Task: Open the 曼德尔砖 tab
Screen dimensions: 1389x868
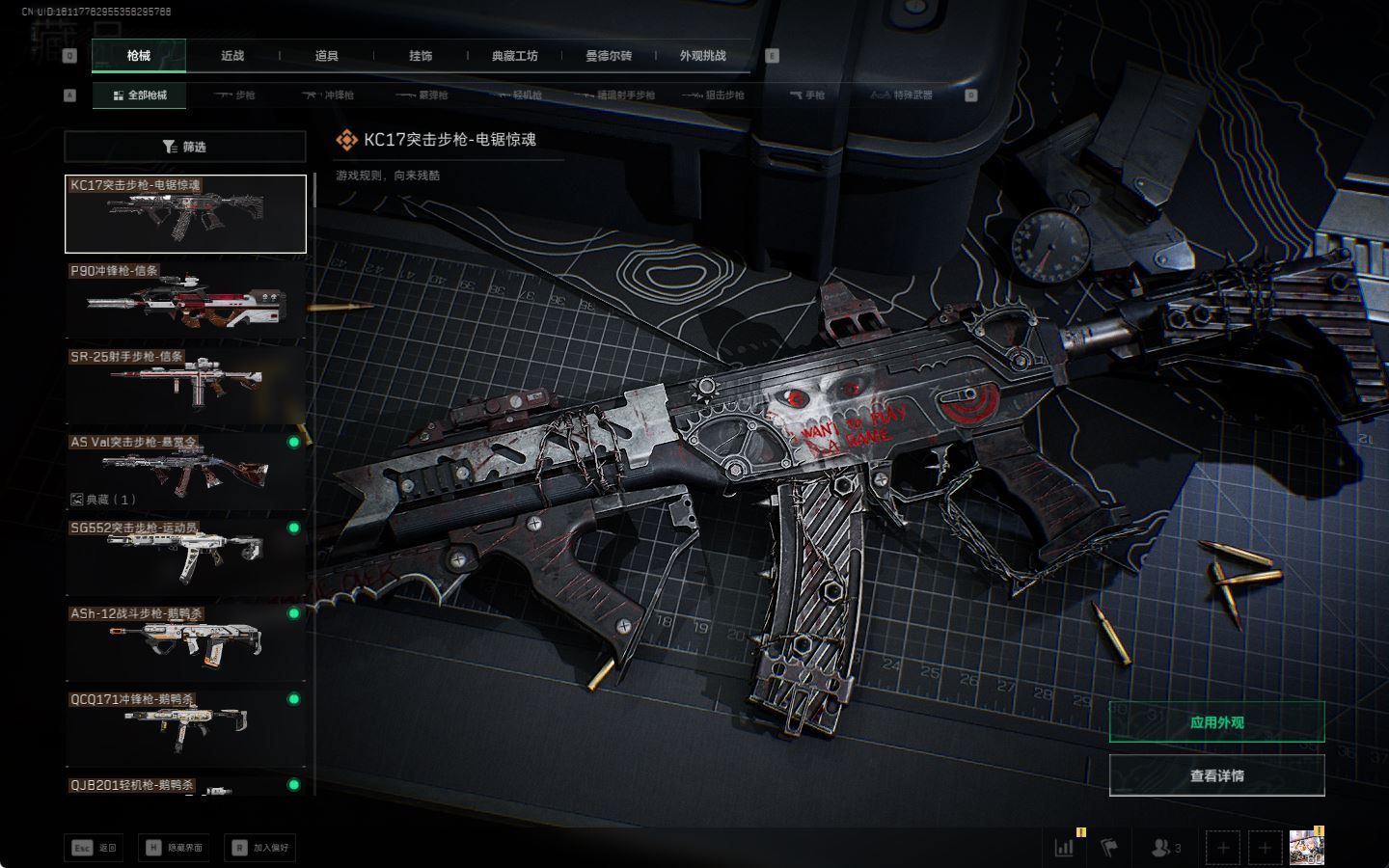Action: (609, 56)
